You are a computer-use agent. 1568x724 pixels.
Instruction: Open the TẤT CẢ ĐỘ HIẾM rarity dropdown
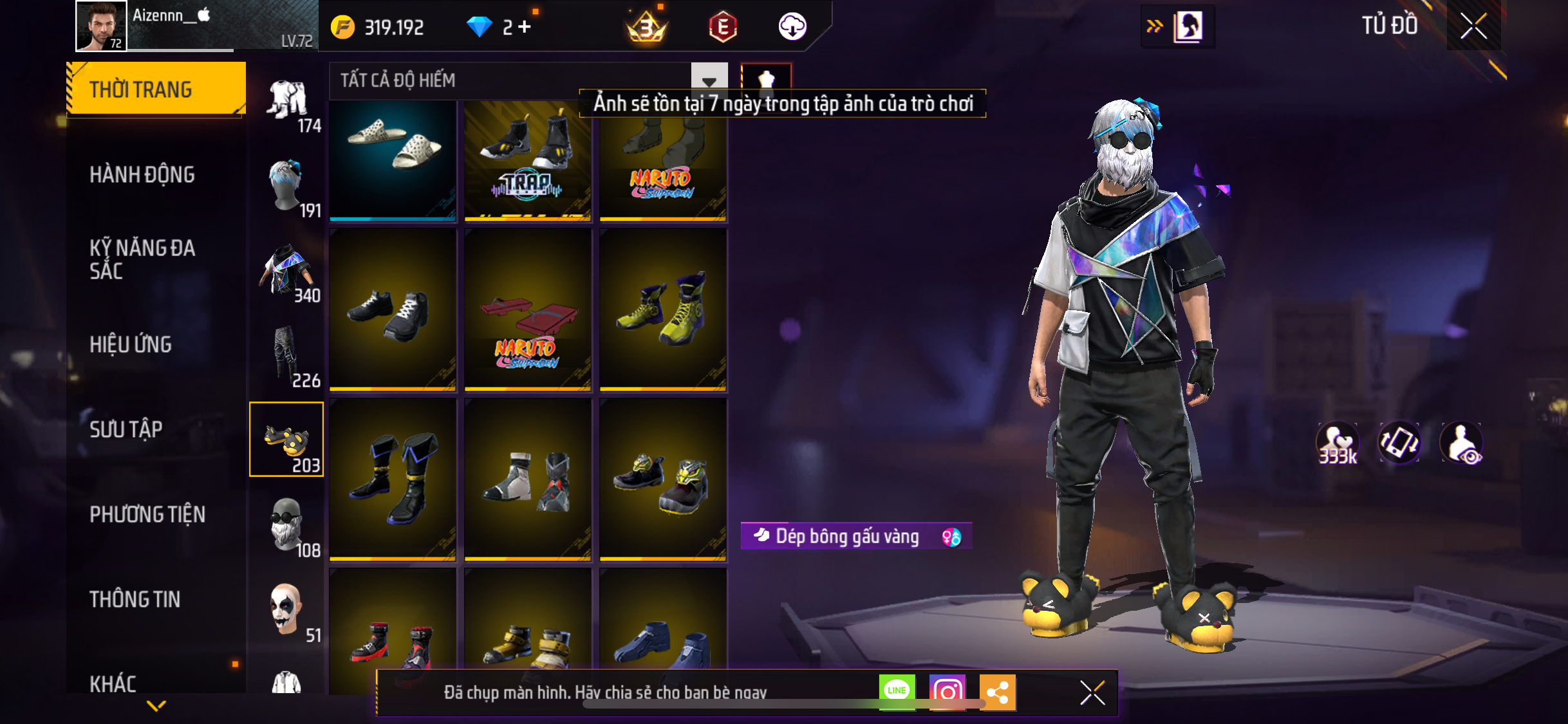(x=709, y=80)
